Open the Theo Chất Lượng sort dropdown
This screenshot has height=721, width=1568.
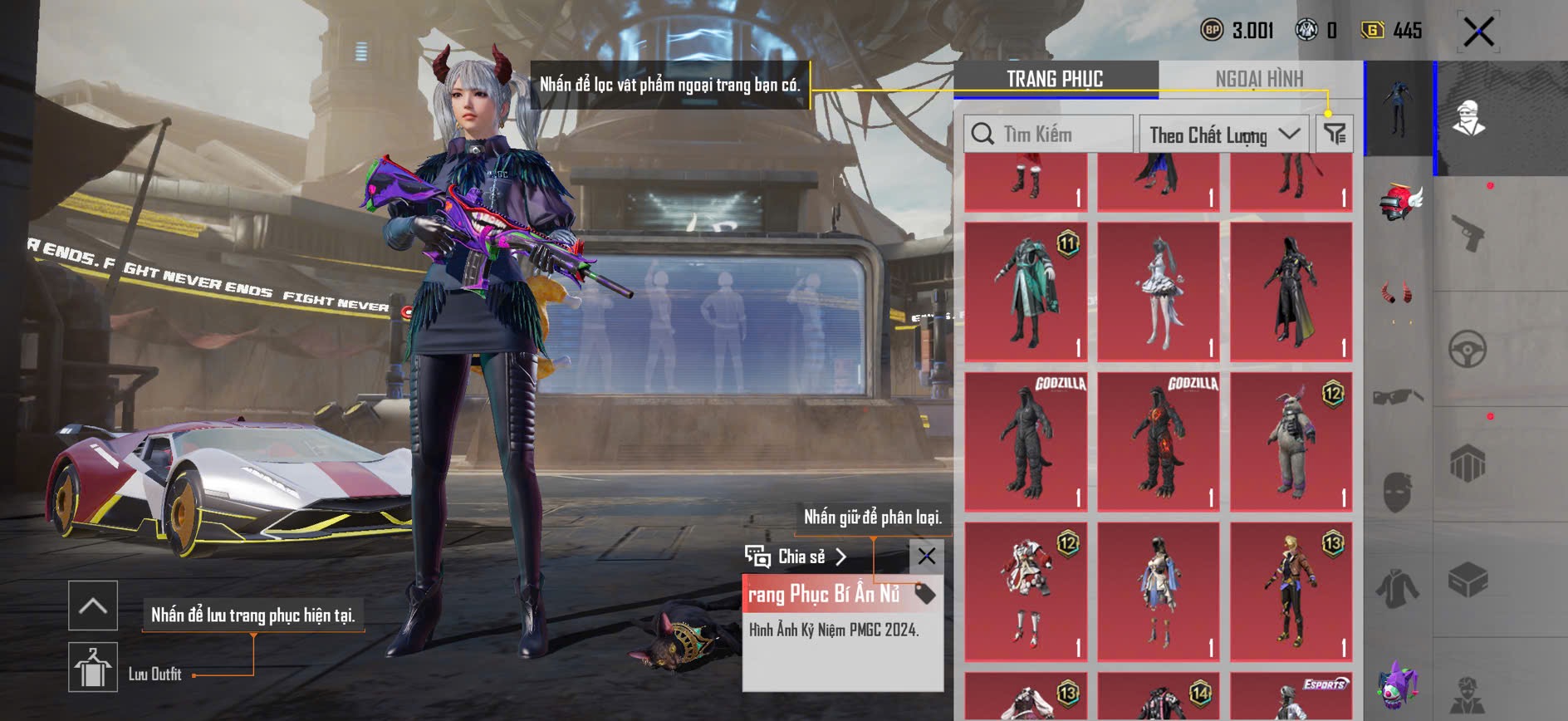pos(1223,134)
